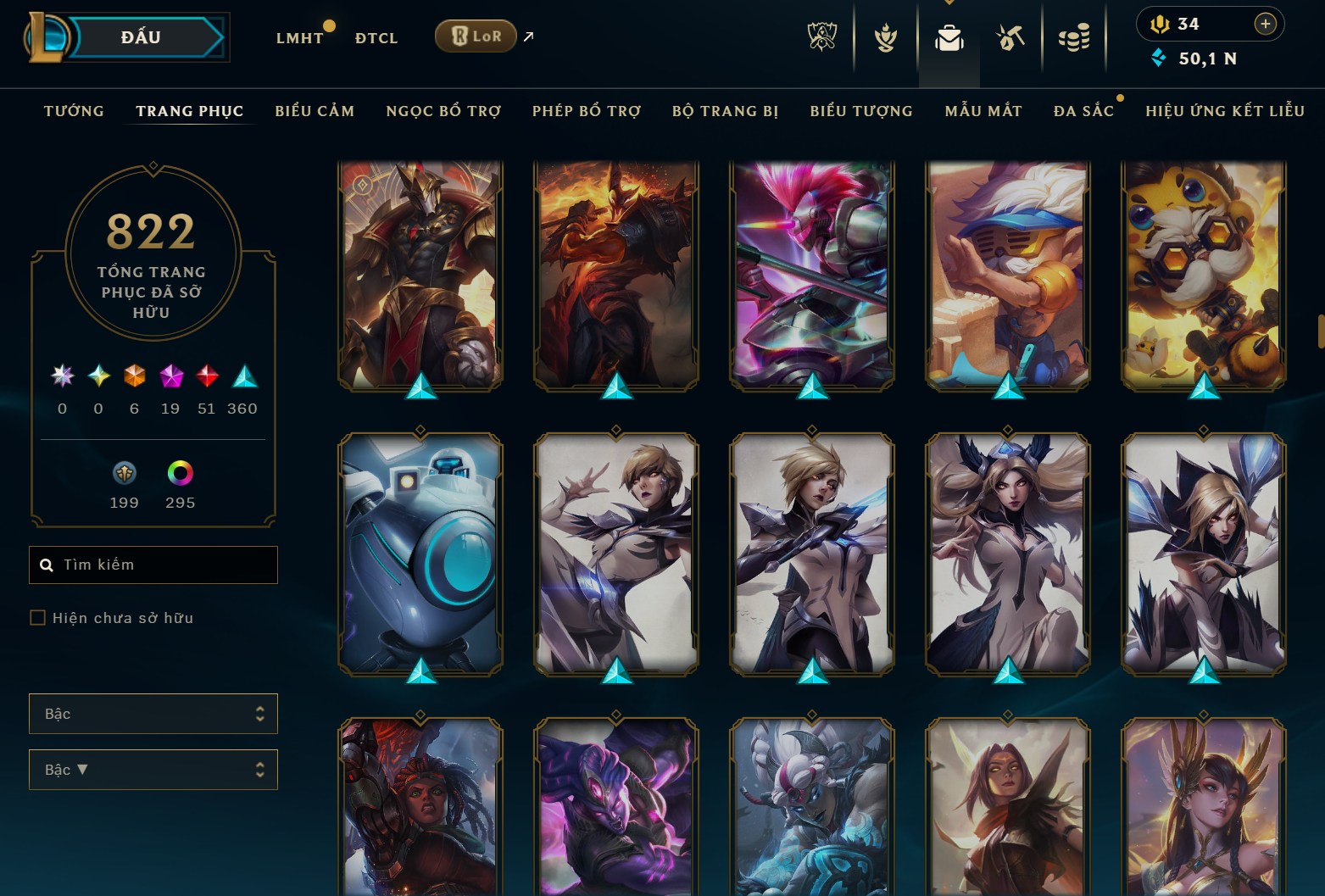The image size is (1325, 896).
Task: Switch to the MẪU MẮT tab
Action: [983, 111]
